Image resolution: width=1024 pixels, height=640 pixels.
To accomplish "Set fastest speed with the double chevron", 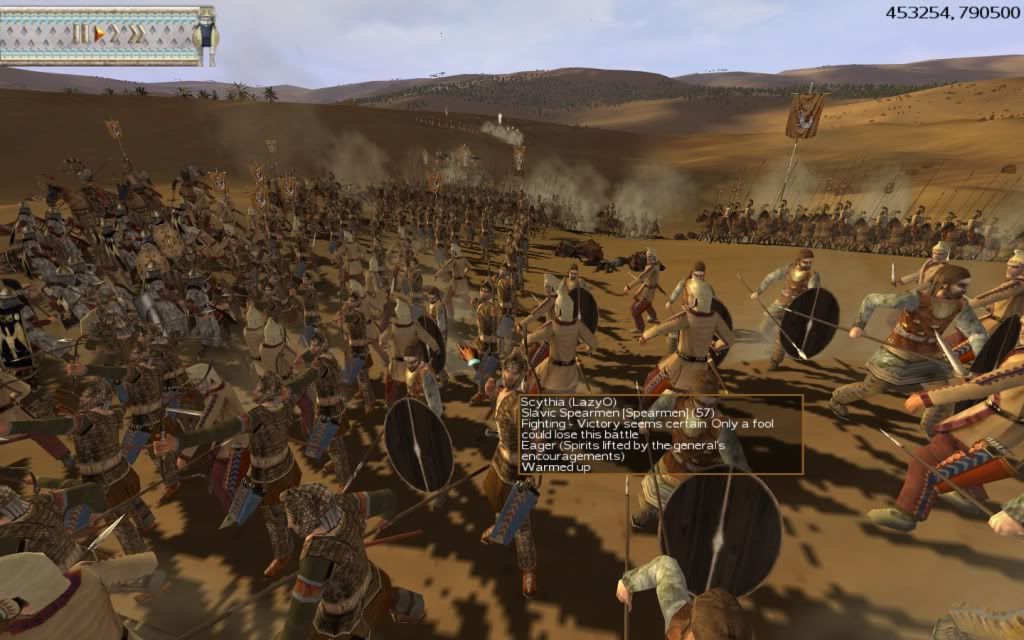I will click(136, 34).
